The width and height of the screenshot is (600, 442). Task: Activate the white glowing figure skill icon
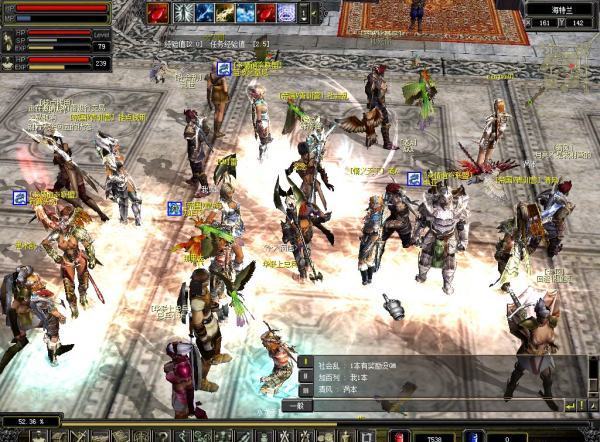click(183, 13)
